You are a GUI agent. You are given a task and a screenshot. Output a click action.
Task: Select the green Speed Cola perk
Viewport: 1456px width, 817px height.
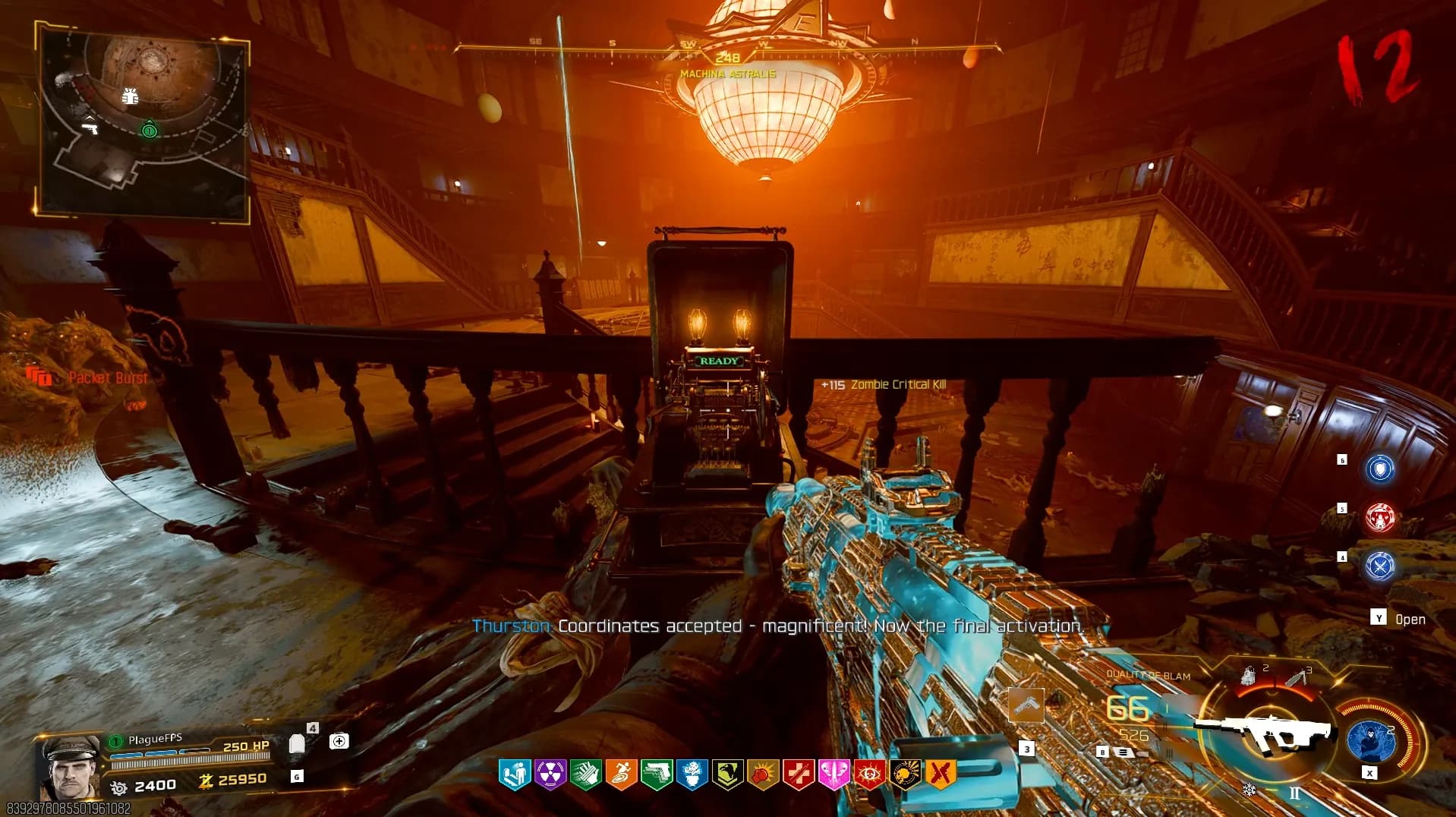coord(585,774)
